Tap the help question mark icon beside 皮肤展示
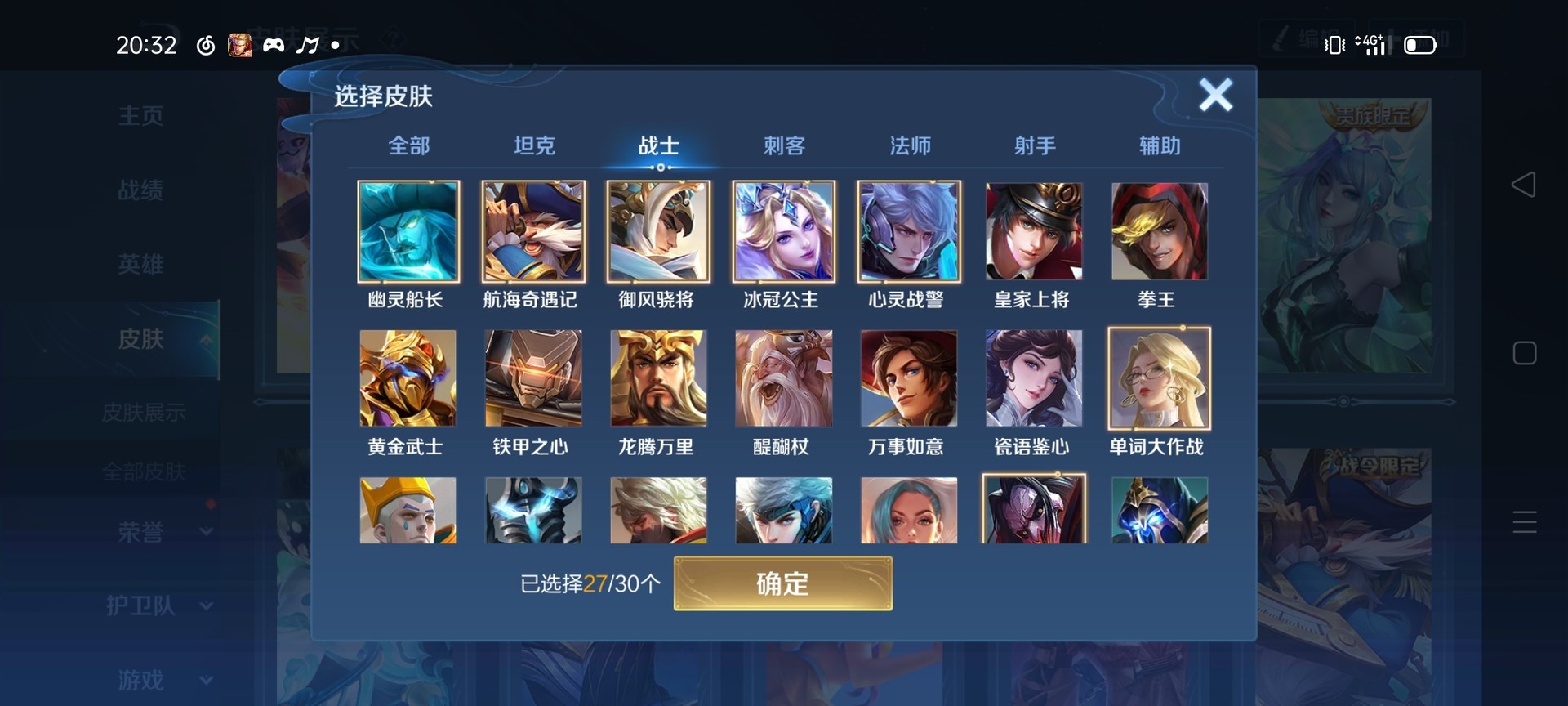 point(393,36)
